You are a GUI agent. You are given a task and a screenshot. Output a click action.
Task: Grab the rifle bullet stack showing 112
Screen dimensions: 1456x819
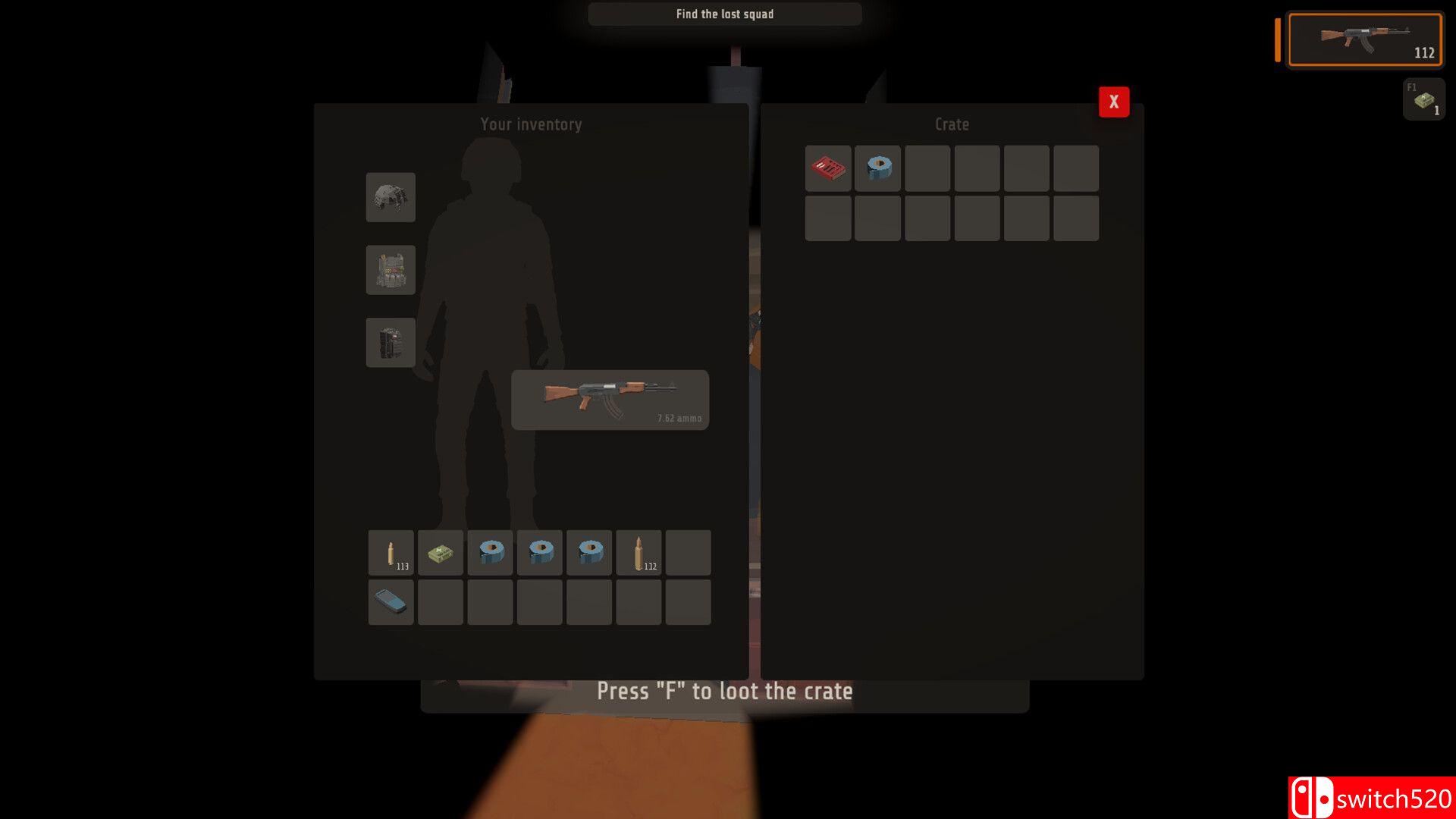638,552
